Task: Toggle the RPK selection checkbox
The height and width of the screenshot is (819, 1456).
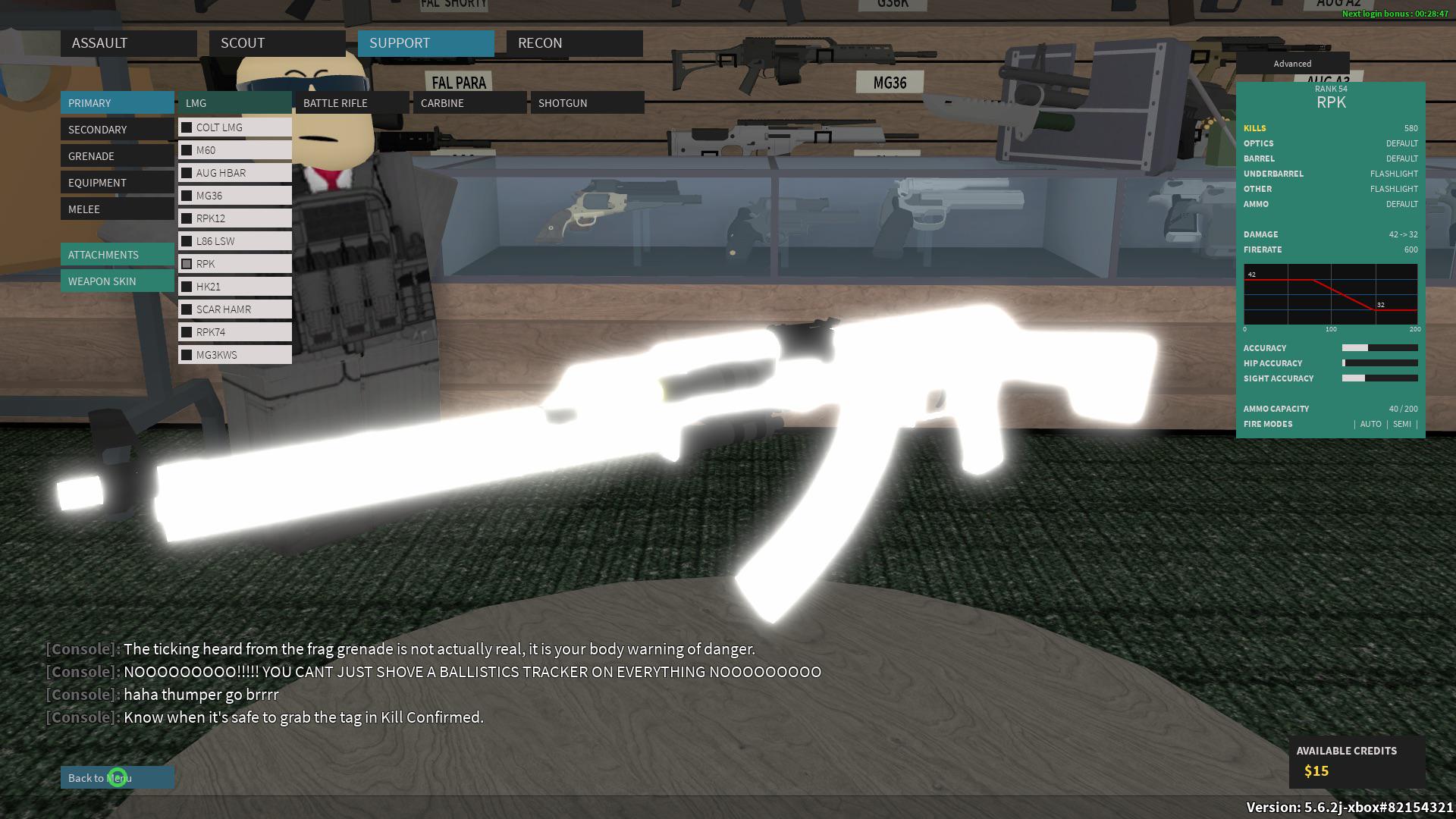Action: click(x=186, y=263)
